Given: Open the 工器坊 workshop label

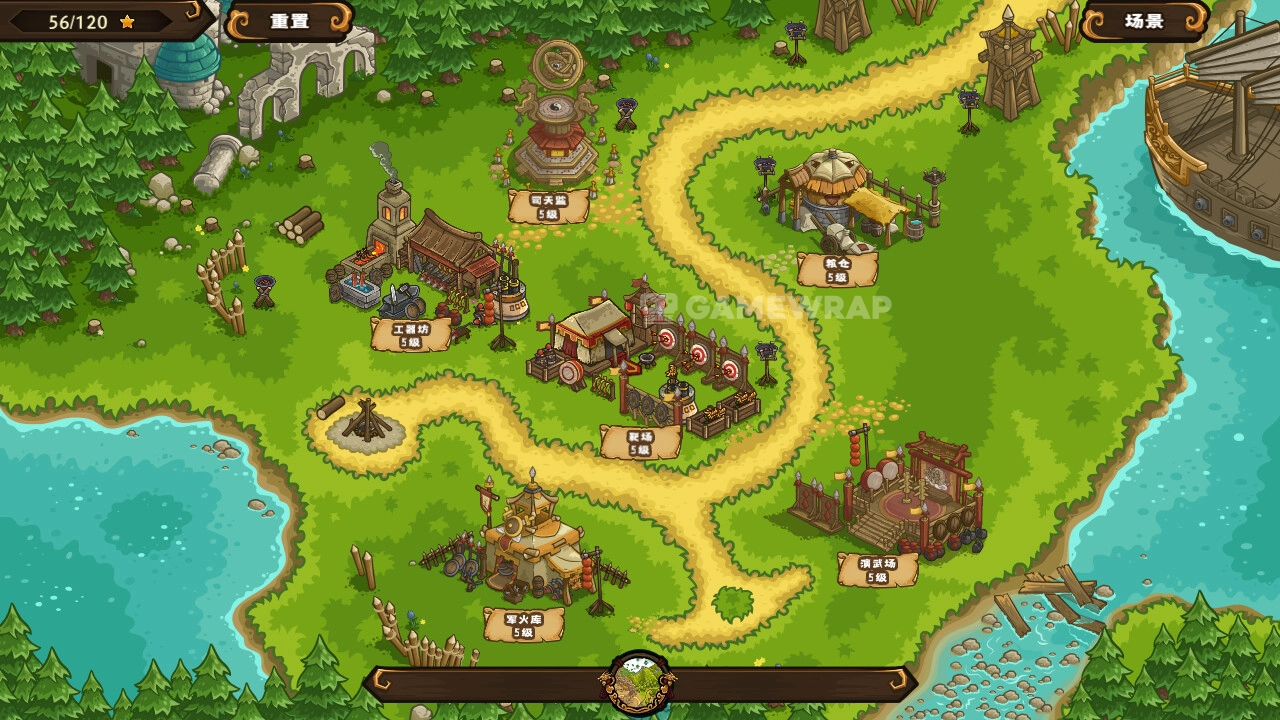Looking at the screenshot, I should point(411,335).
